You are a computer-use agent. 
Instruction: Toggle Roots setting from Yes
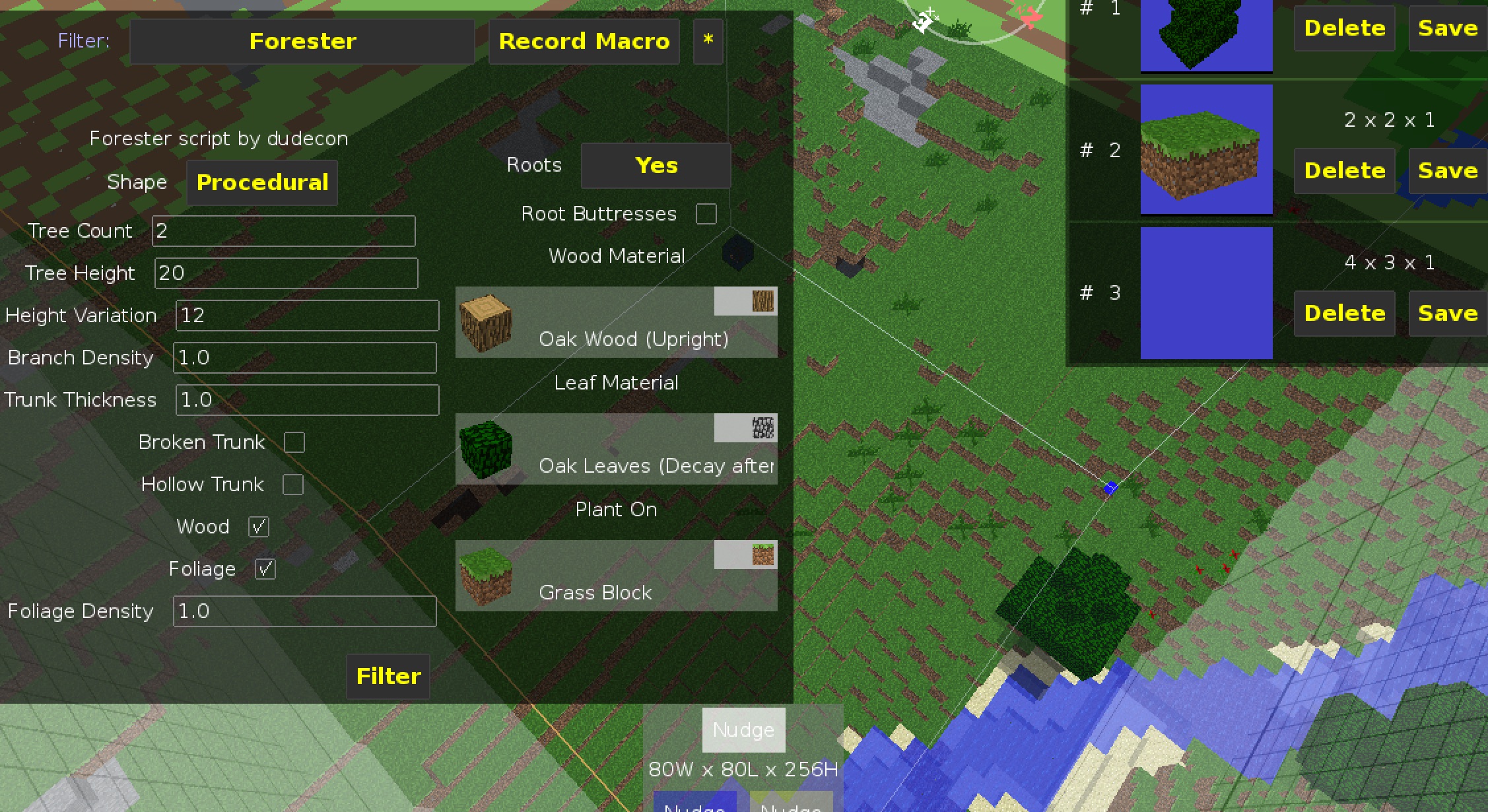(x=655, y=165)
